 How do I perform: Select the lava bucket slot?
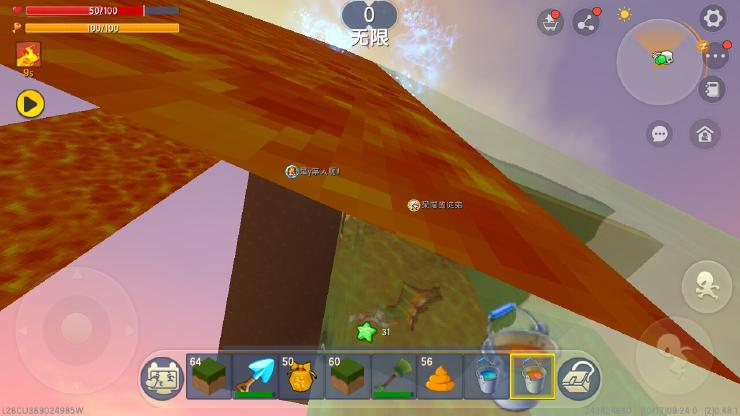(x=532, y=376)
